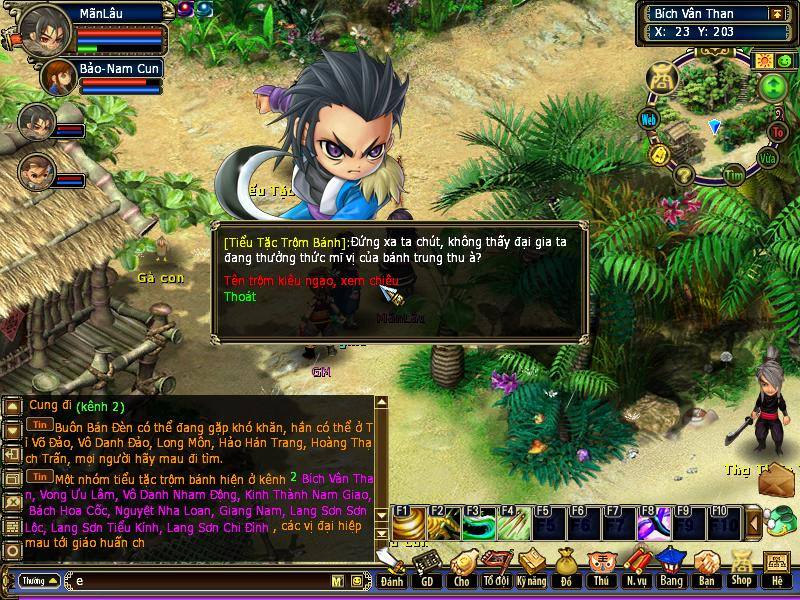
Task: Open the Đánh attack menu button
Action: pos(392,569)
